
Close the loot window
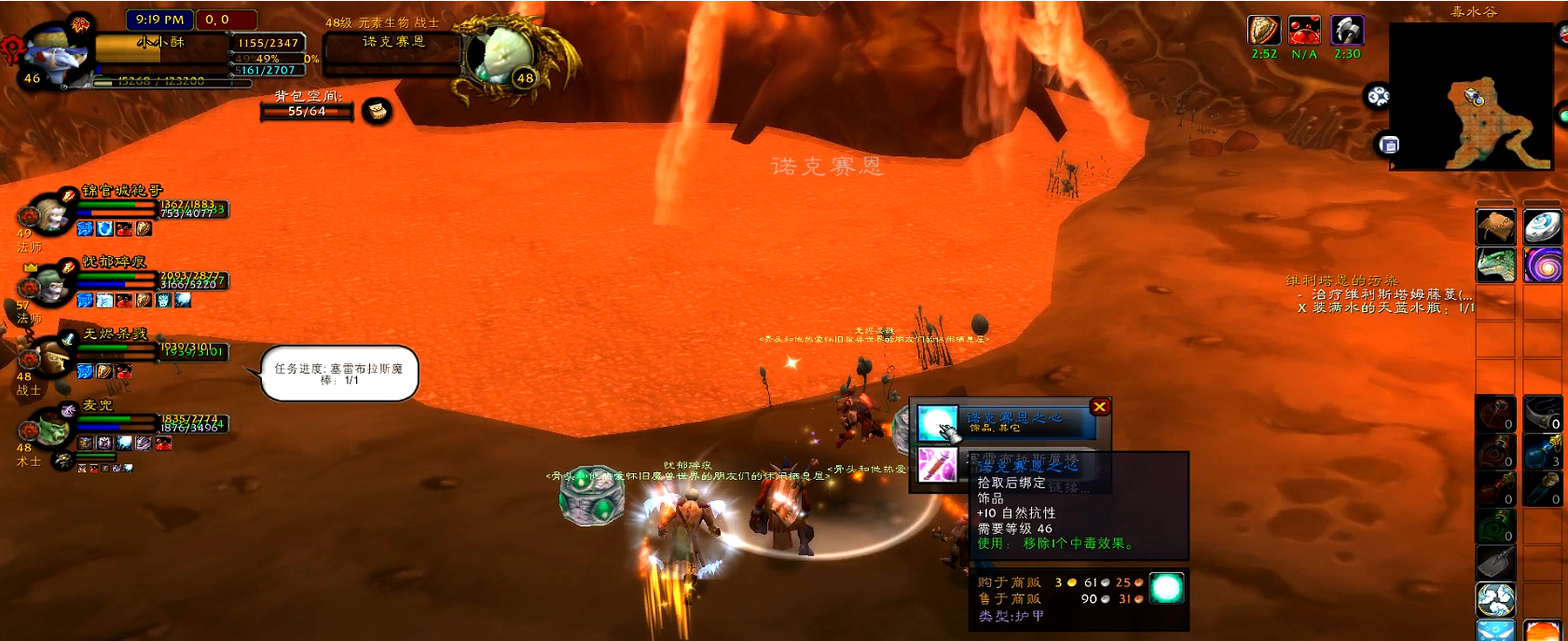(1100, 407)
